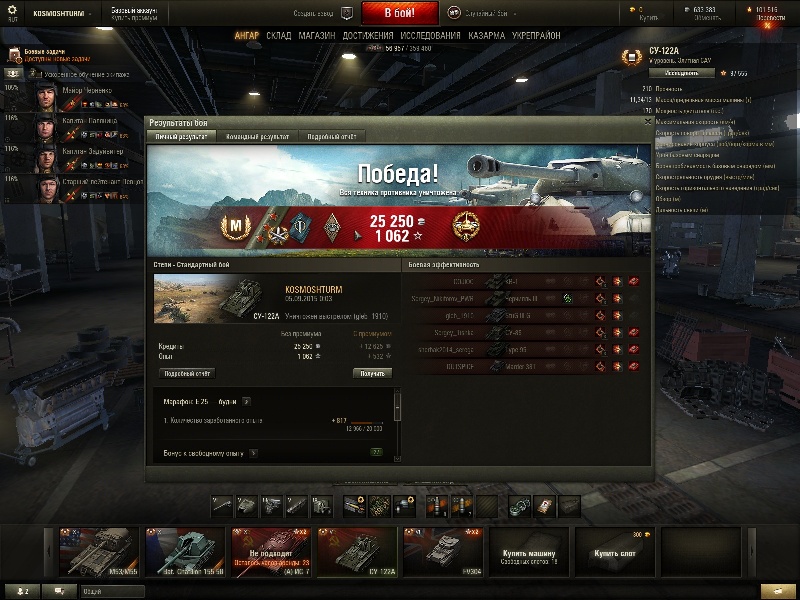Screen dimensions: 800x600
Task: Switch to the Командный результат tab
Action: click(x=257, y=136)
